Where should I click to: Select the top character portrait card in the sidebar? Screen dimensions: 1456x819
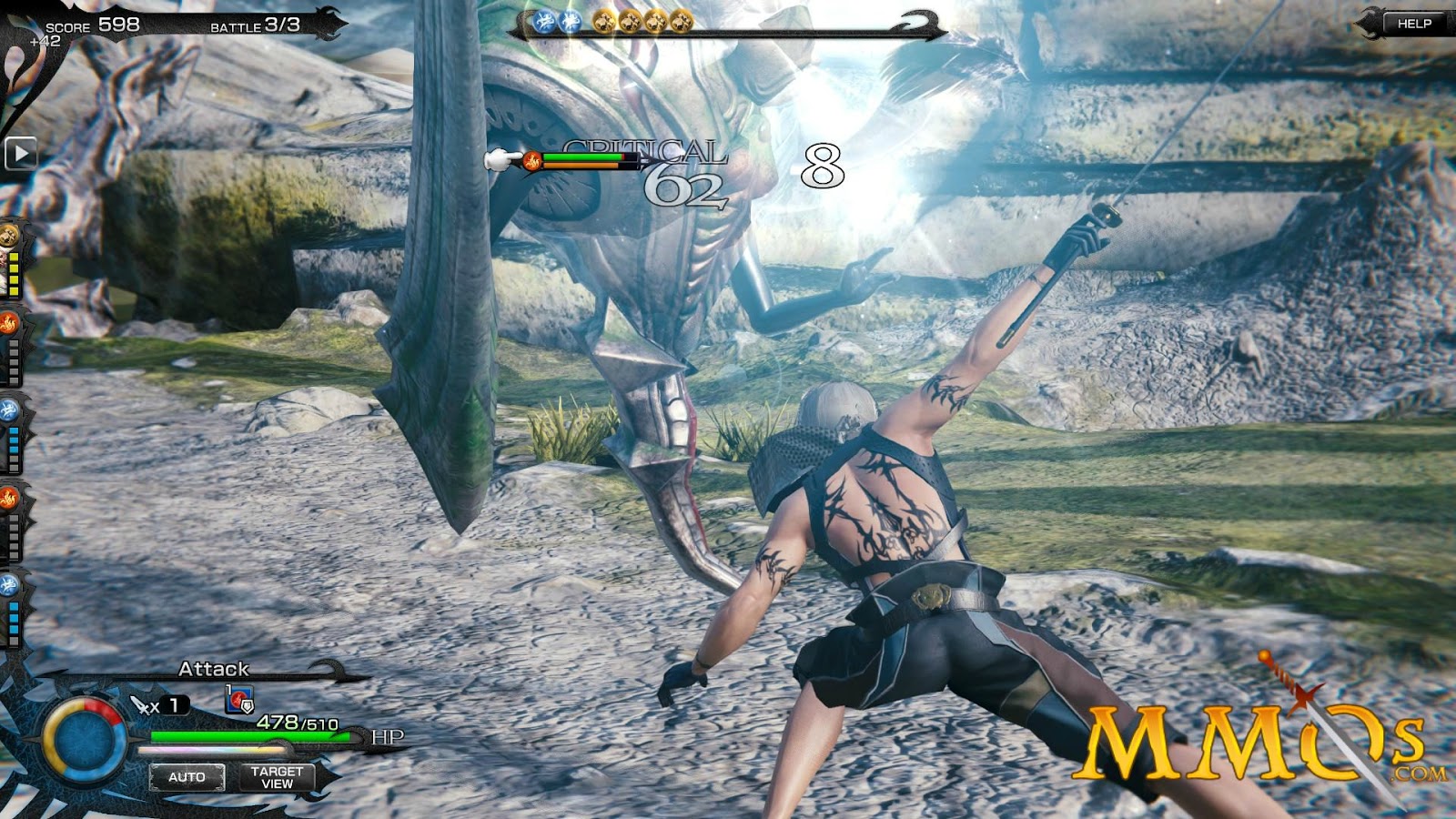tap(11, 238)
